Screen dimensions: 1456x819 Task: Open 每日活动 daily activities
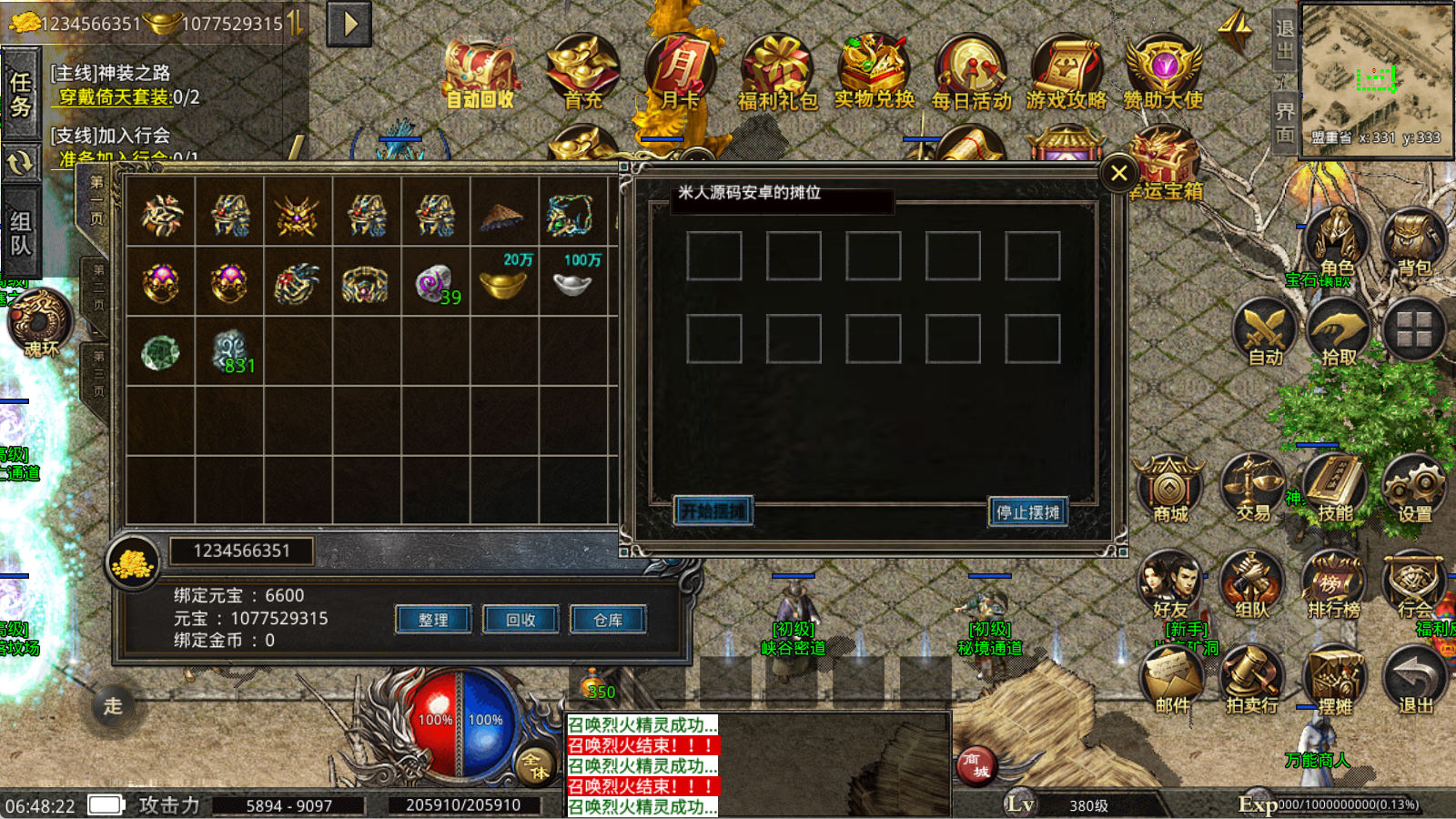pyautogui.click(x=971, y=73)
